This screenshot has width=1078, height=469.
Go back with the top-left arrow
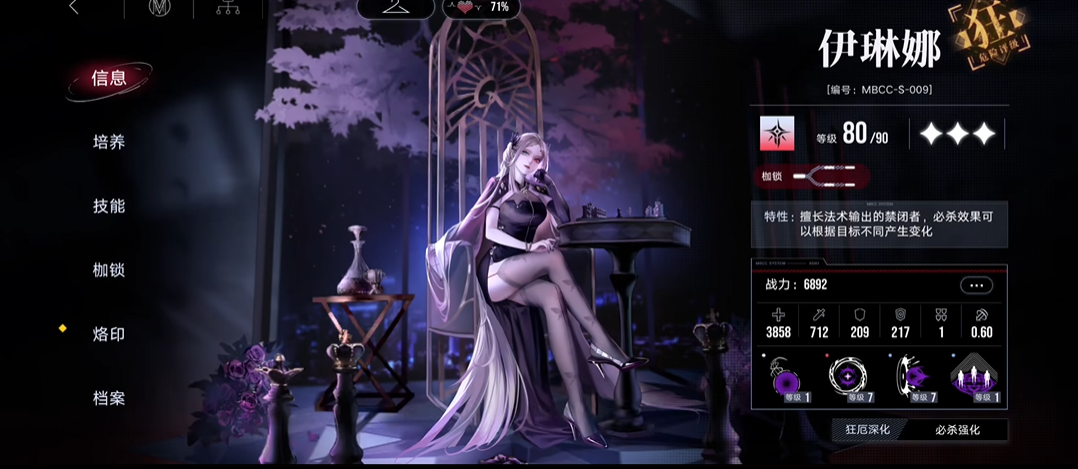click(x=74, y=8)
